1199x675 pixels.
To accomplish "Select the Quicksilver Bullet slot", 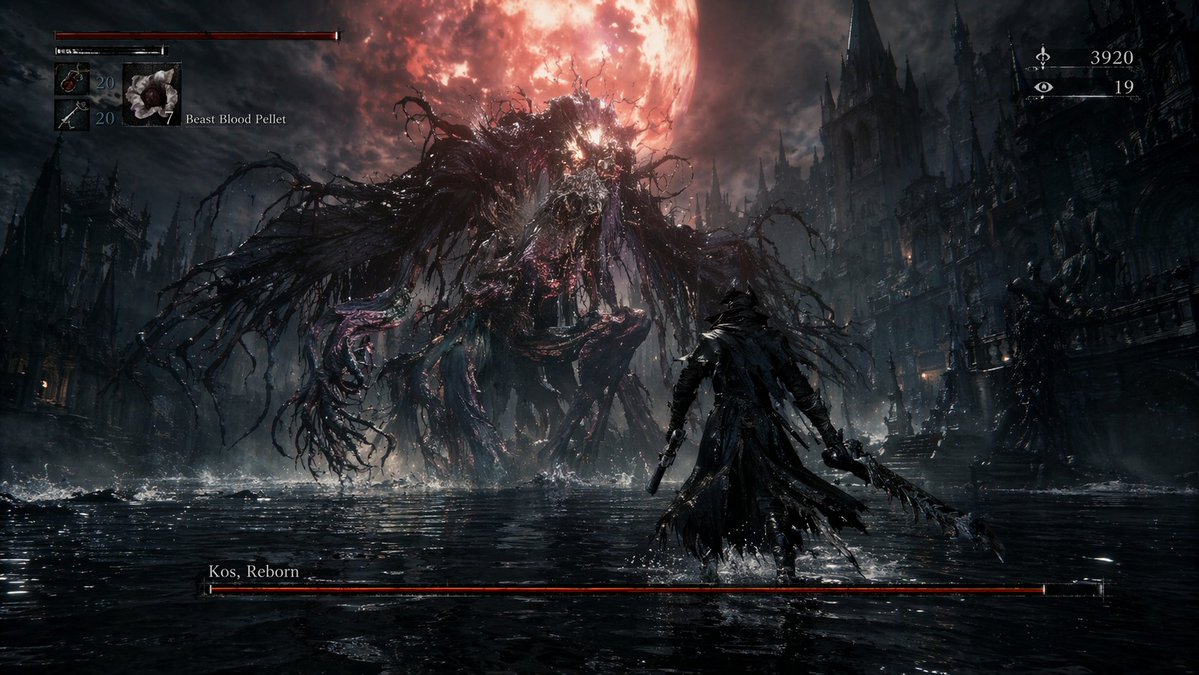I will pyautogui.click(x=72, y=116).
